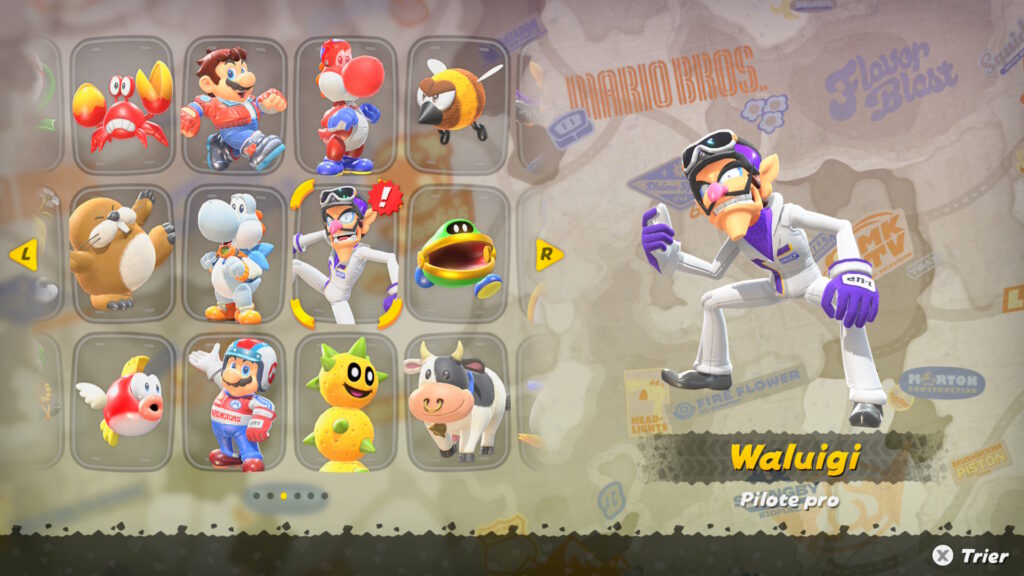
Task: Select the Cow character tile
Action: point(457,402)
